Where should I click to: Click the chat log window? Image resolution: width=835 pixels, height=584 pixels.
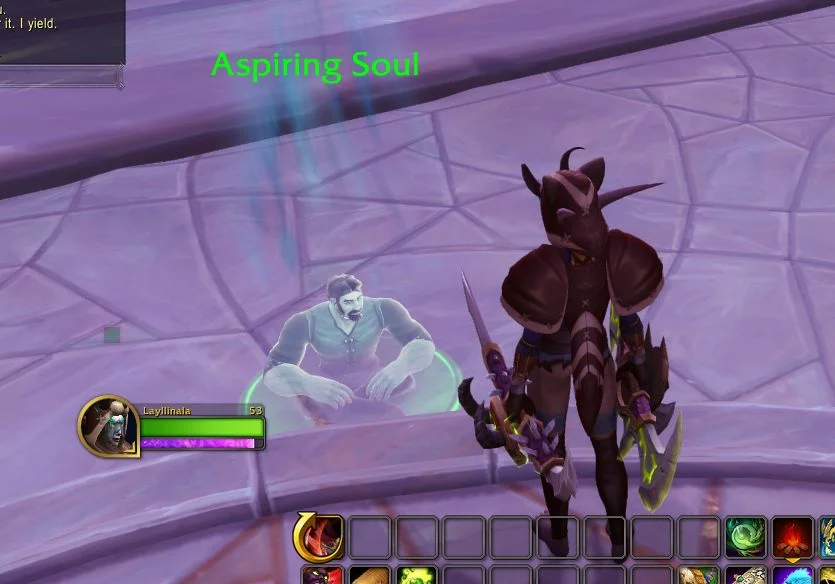(60, 30)
